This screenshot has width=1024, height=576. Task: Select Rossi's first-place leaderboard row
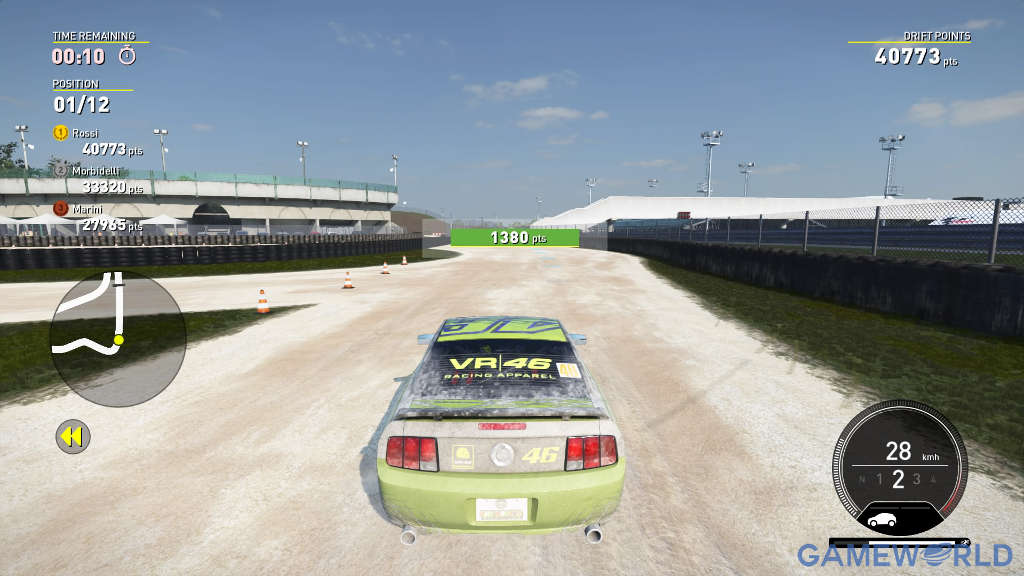[98, 141]
